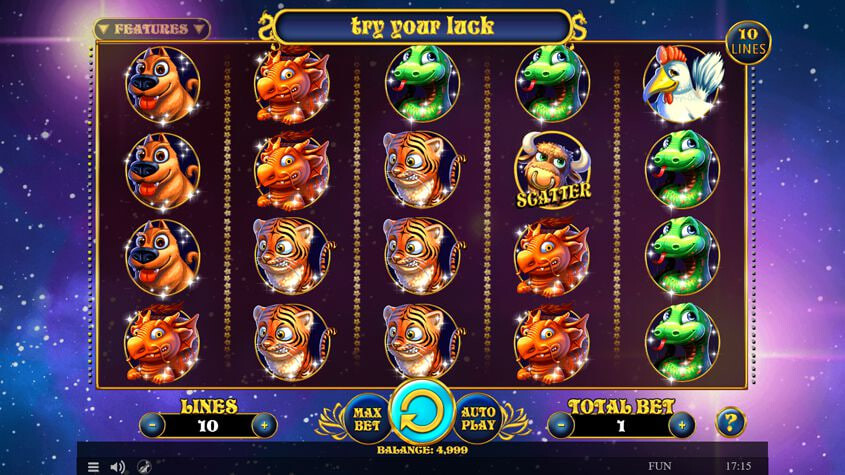
Task: Decrease the number of lines
Action: [x=152, y=424]
